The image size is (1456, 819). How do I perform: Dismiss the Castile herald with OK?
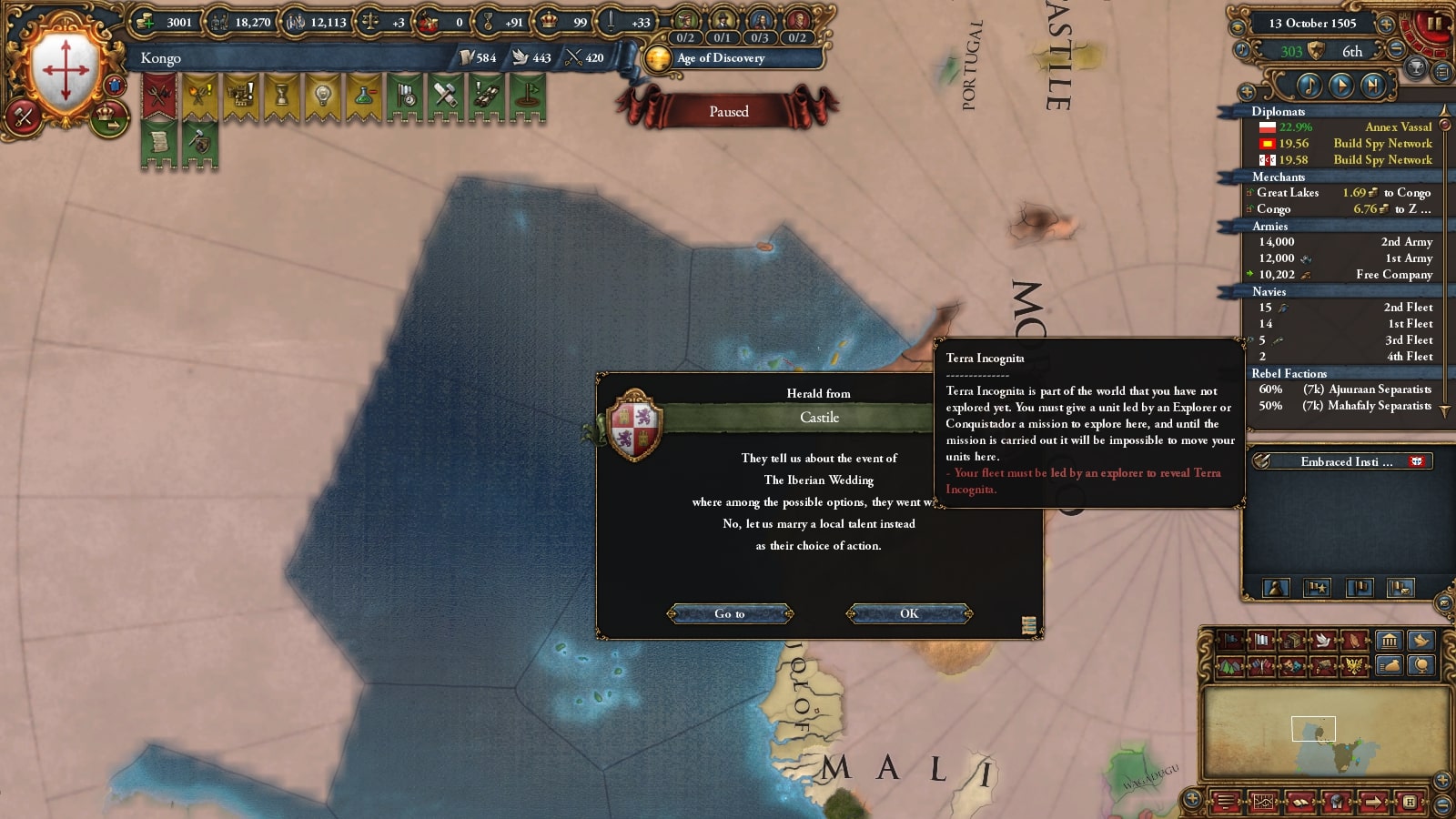[909, 613]
